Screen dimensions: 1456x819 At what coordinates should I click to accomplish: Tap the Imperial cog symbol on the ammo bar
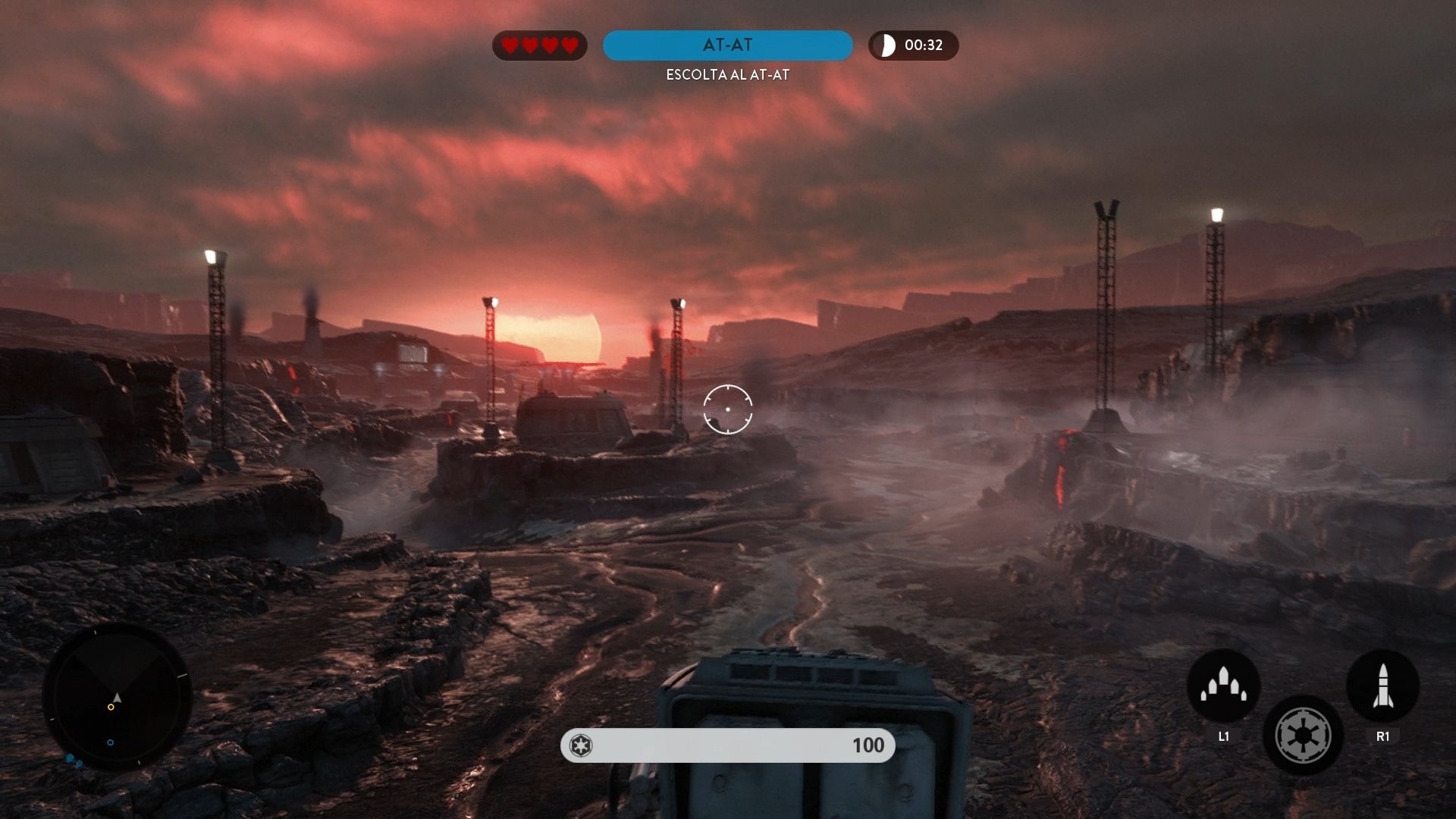coord(582,745)
